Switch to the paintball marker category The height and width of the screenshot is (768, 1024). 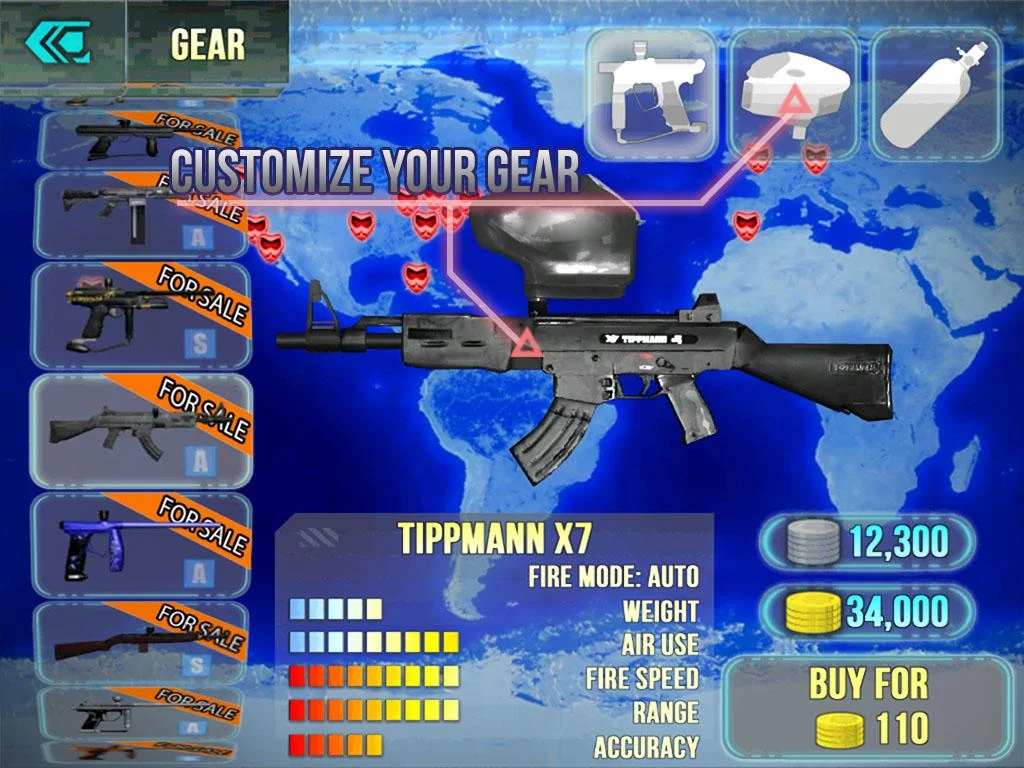[651, 93]
